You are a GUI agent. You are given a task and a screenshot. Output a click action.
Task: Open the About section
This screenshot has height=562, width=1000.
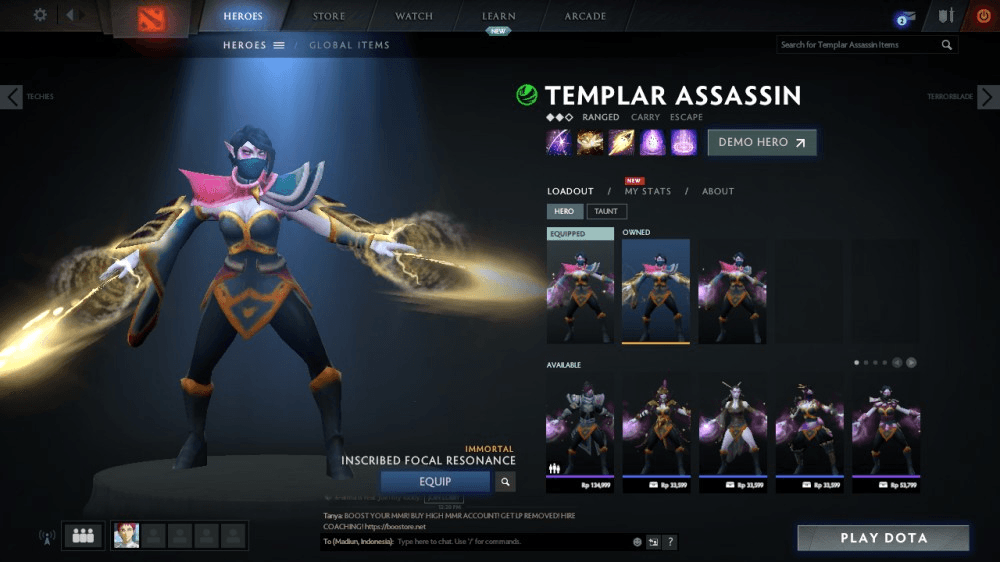click(717, 191)
